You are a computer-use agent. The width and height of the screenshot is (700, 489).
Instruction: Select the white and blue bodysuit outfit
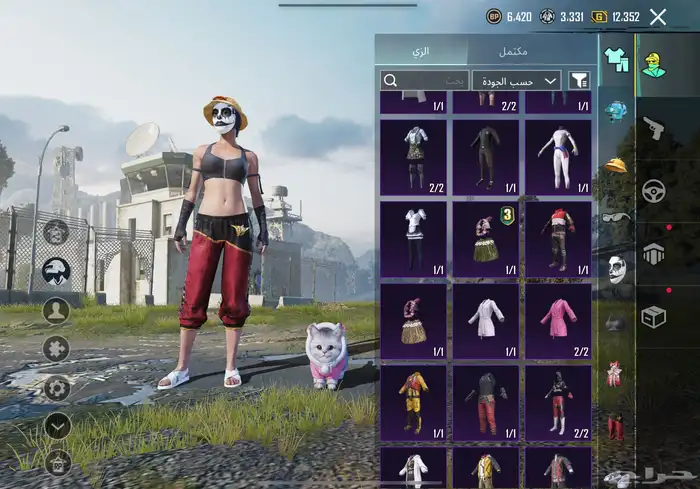click(x=558, y=158)
